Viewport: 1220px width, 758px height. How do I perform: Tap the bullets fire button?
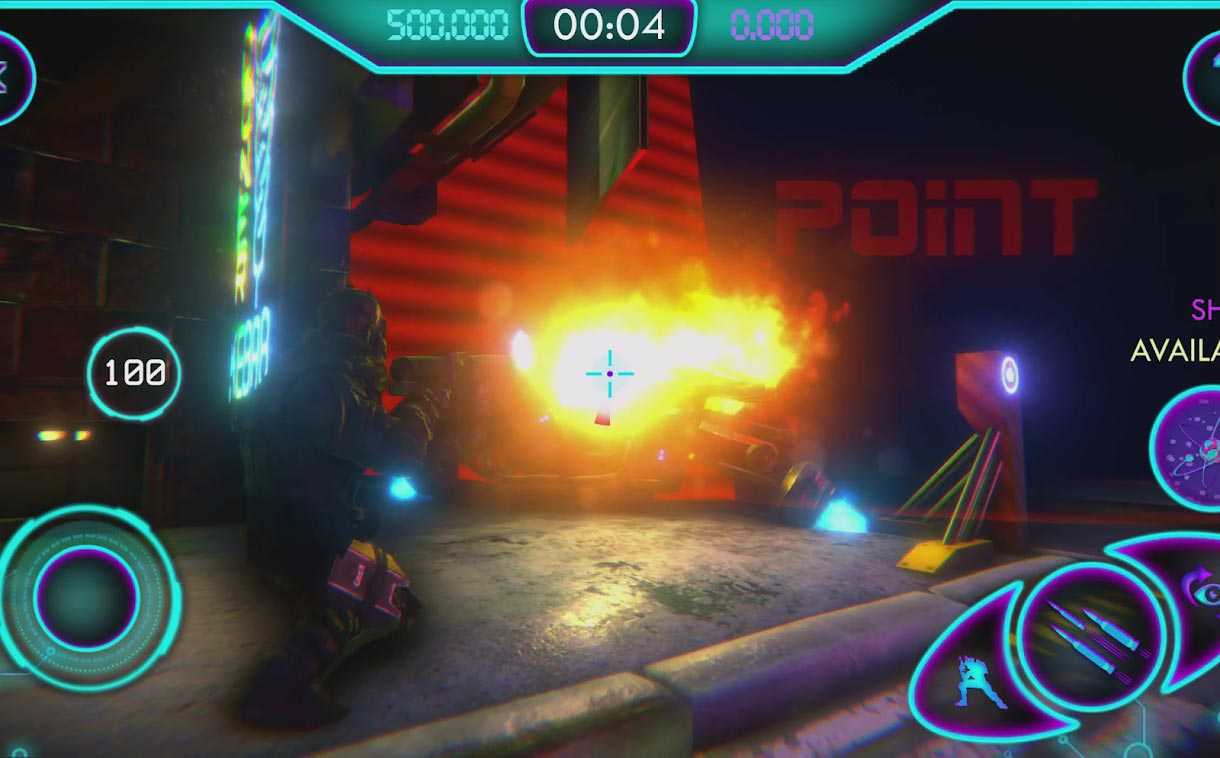coord(1090,638)
